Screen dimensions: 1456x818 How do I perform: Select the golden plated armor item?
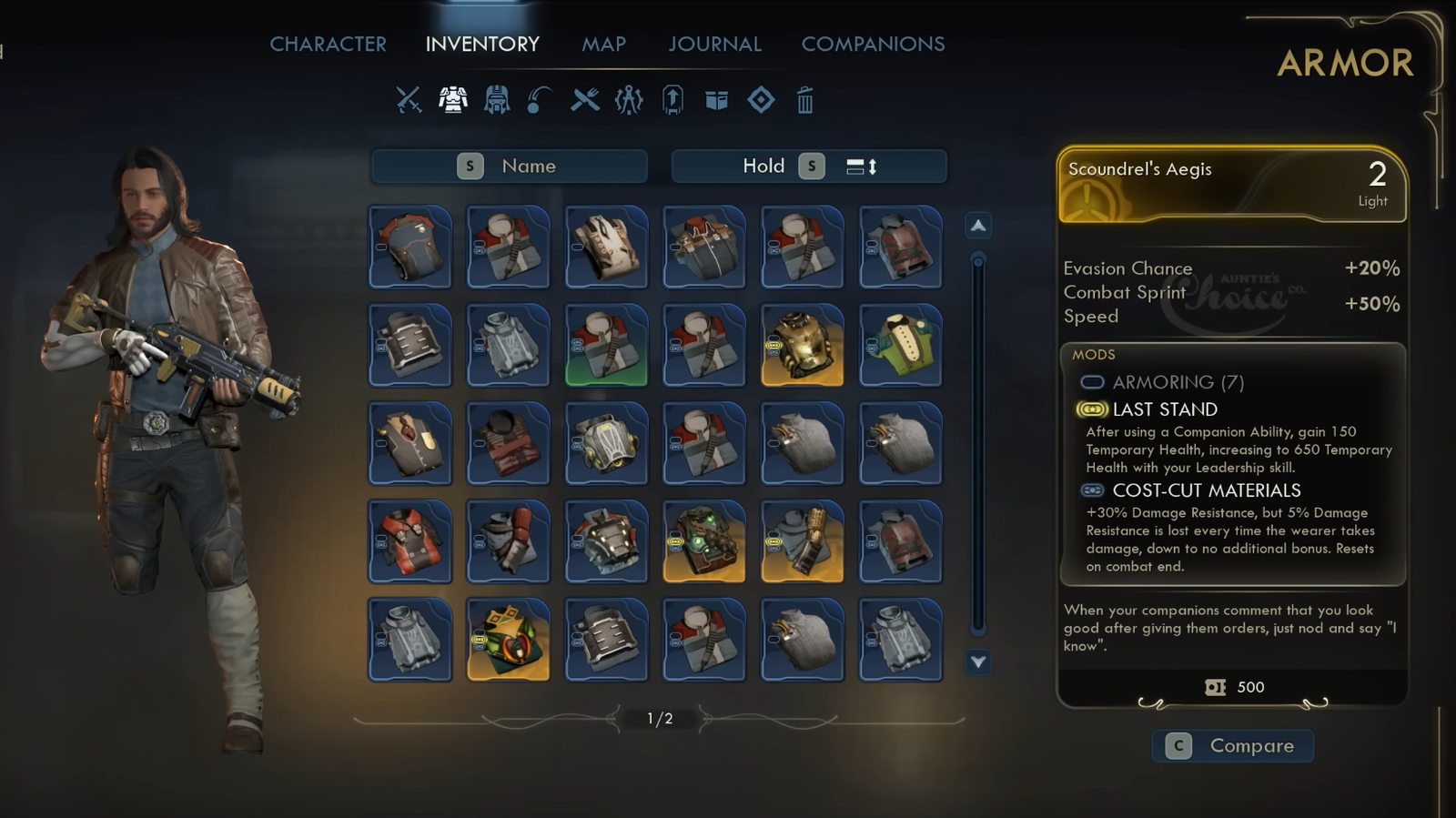click(x=802, y=345)
